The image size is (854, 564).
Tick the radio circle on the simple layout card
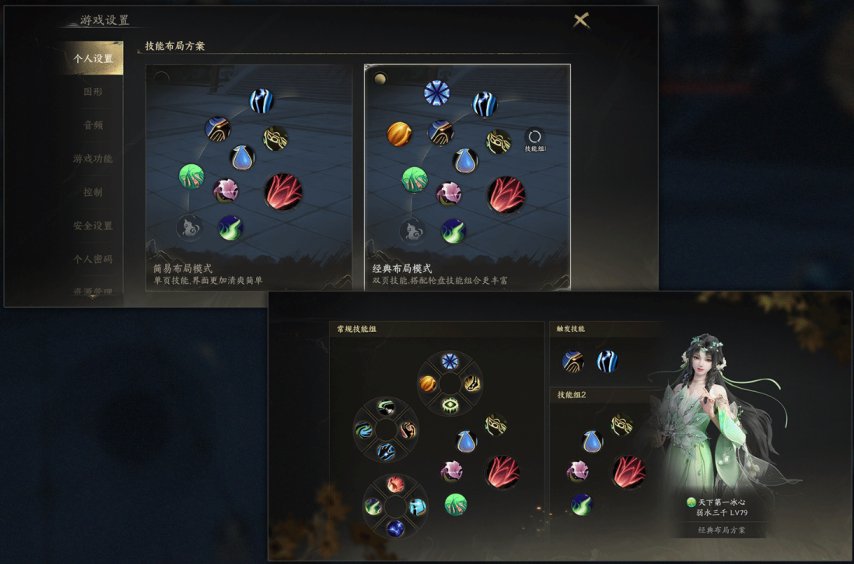tap(162, 78)
